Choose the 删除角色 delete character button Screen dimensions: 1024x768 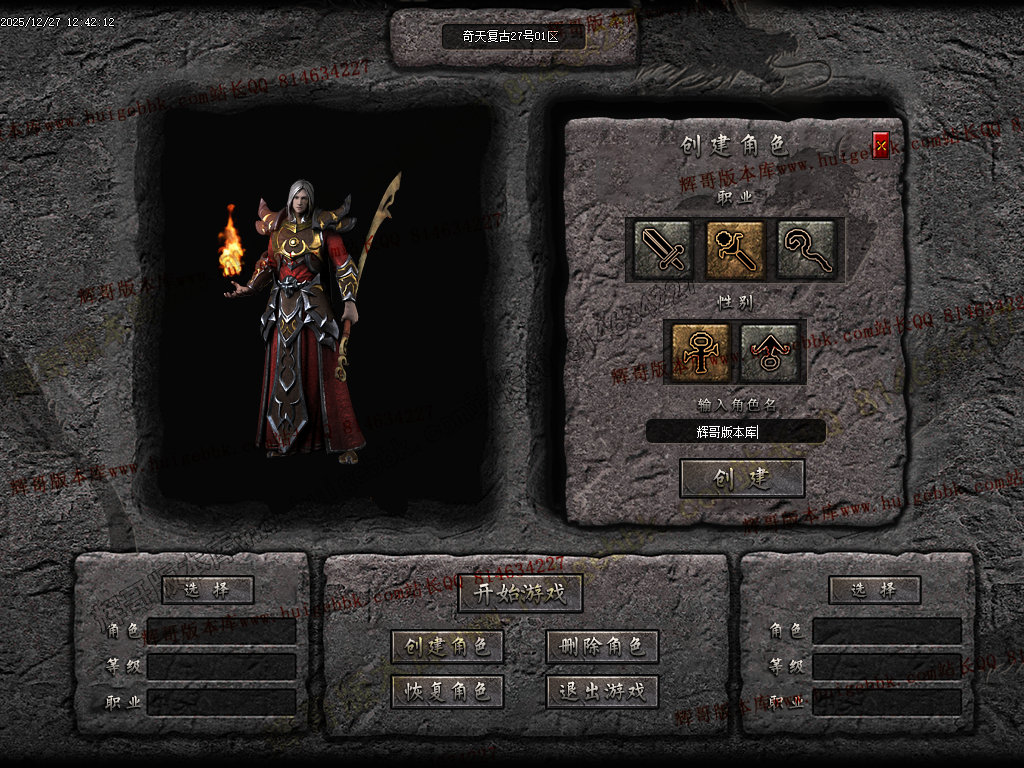602,647
